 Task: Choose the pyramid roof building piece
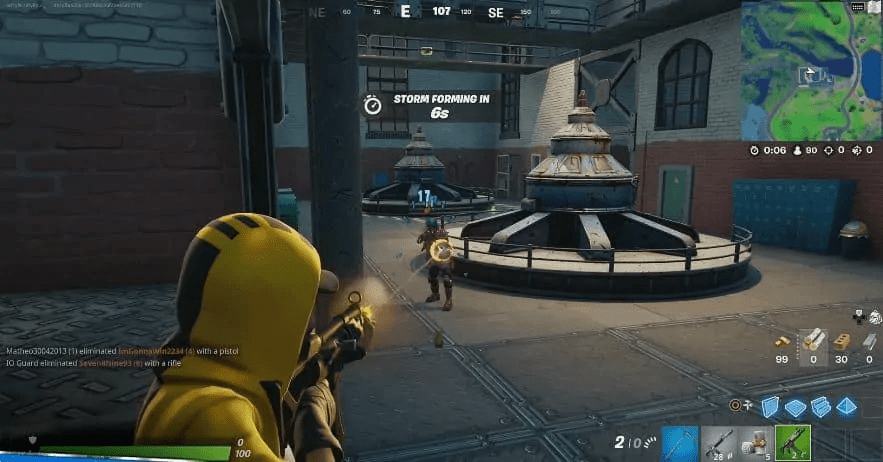tap(846, 405)
